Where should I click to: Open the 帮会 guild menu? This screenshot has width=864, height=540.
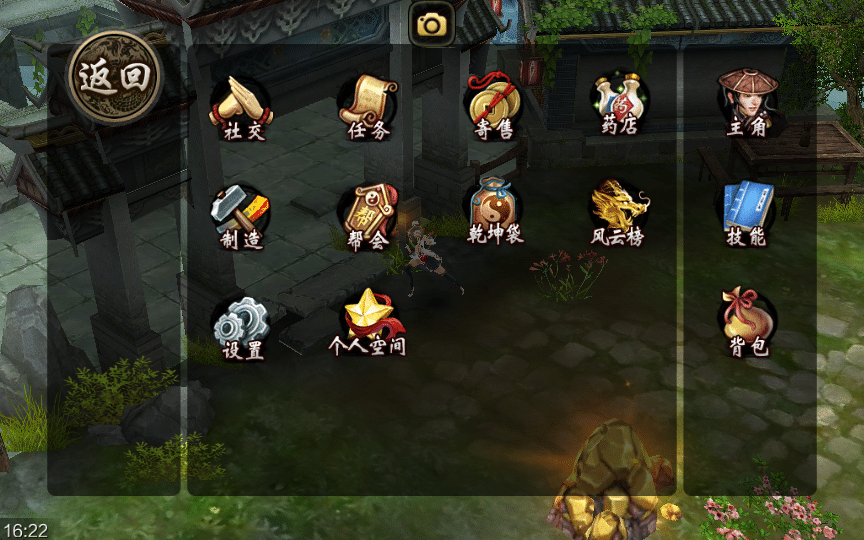point(367,215)
